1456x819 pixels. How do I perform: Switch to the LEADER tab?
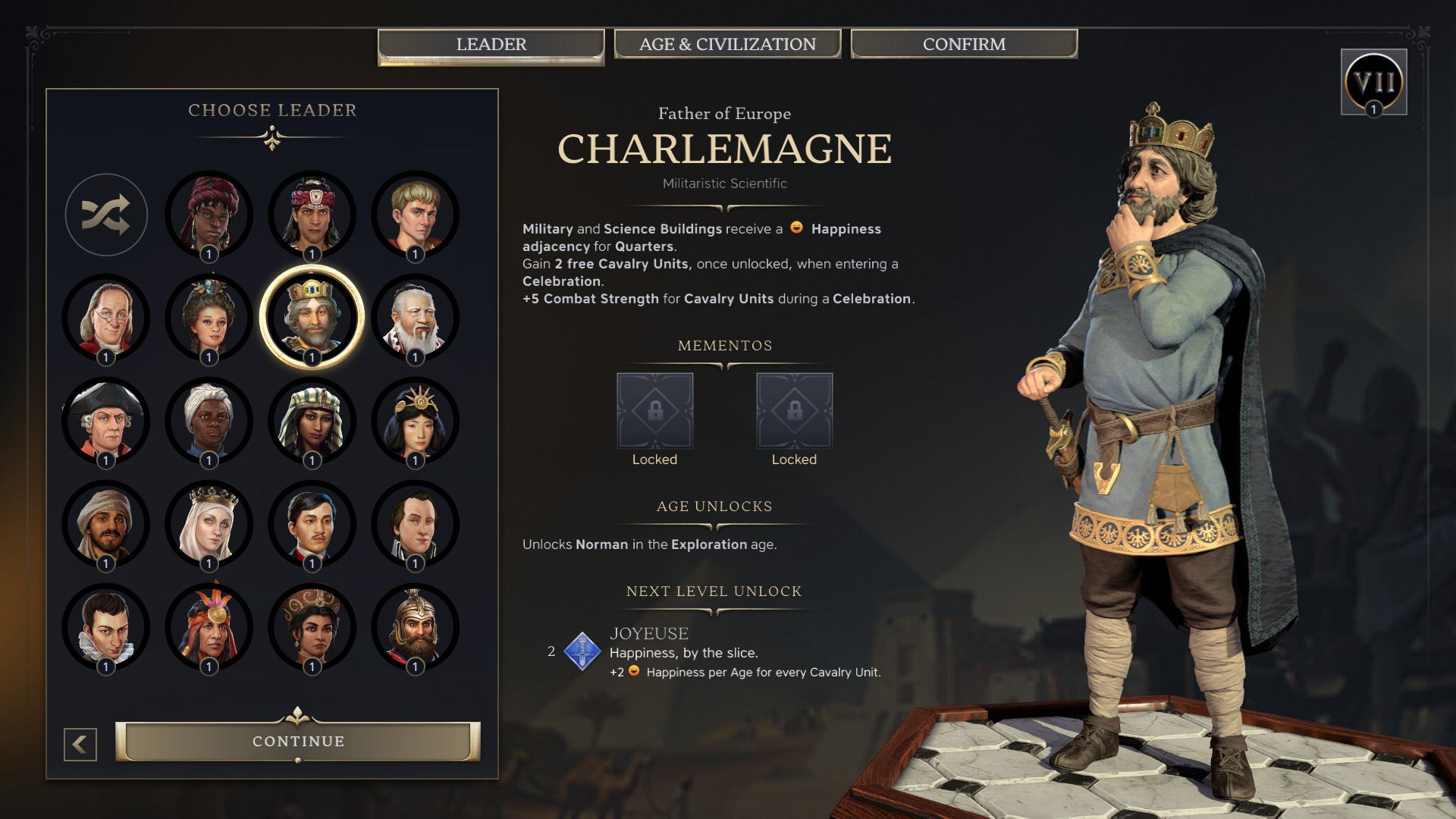(491, 44)
